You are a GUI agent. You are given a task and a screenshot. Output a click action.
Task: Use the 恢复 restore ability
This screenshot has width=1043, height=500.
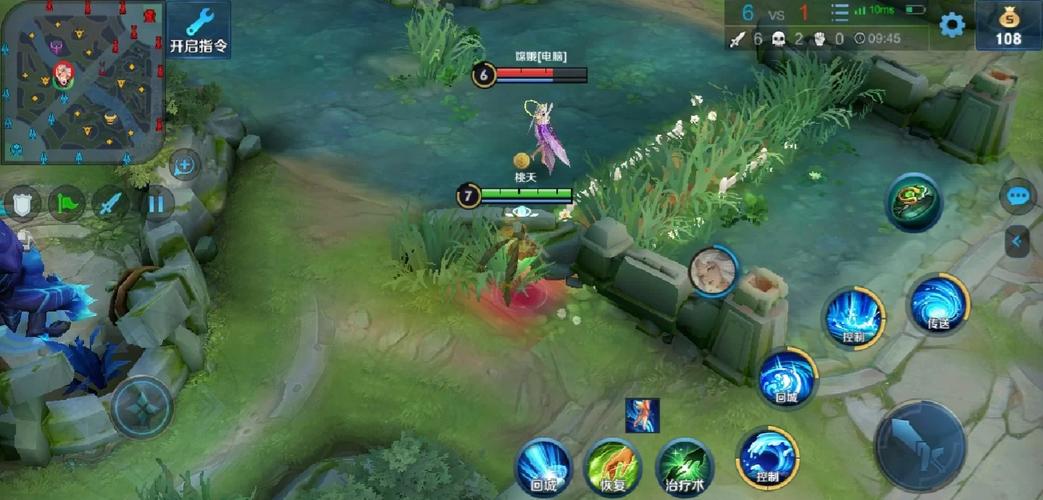612,467
